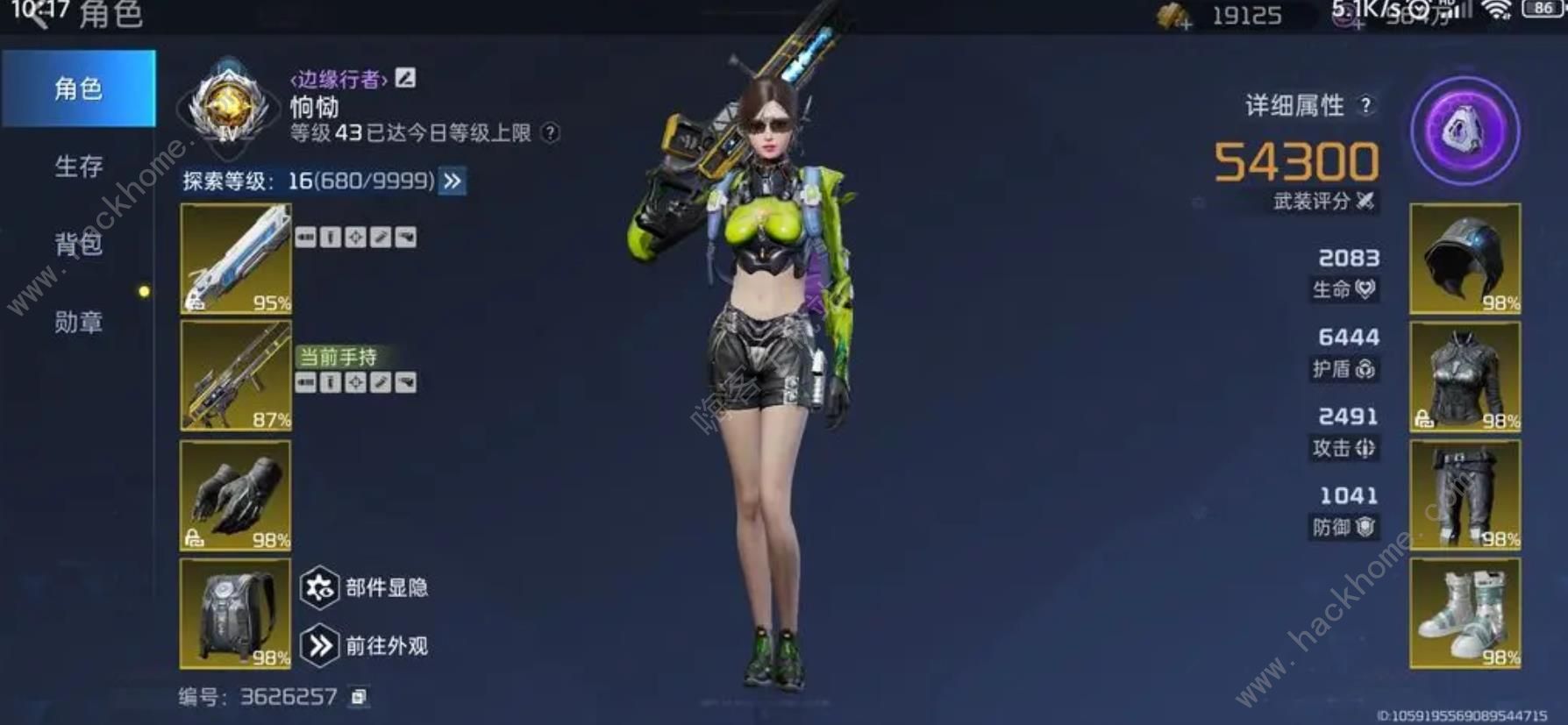Viewport: 1568px width, 725px height.
Task: Select the helmet equipment slot
Action: point(1465,259)
